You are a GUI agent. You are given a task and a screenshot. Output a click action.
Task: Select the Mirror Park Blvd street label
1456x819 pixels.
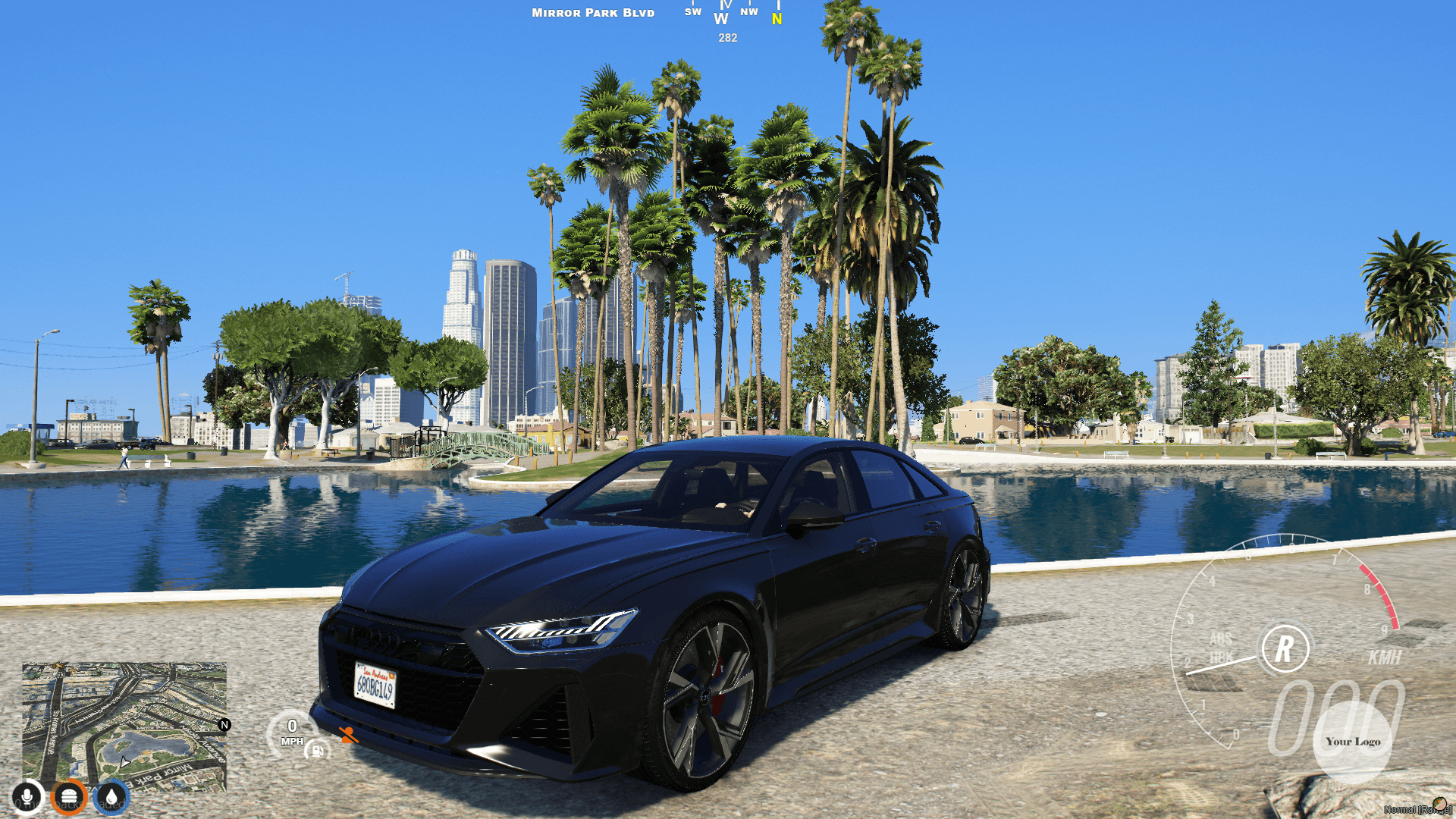[592, 13]
